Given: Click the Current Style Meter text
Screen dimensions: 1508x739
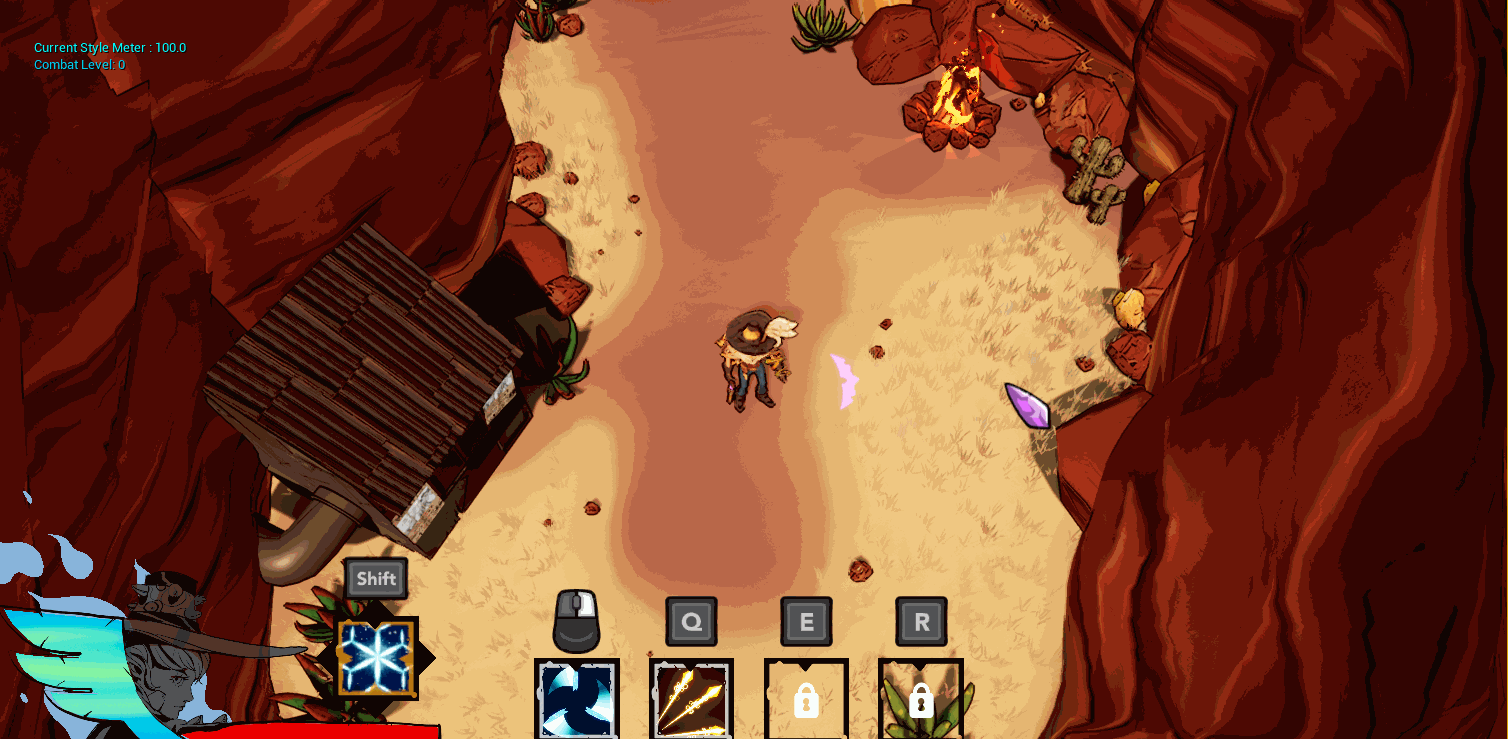Looking at the screenshot, I should click(x=110, y=47).
